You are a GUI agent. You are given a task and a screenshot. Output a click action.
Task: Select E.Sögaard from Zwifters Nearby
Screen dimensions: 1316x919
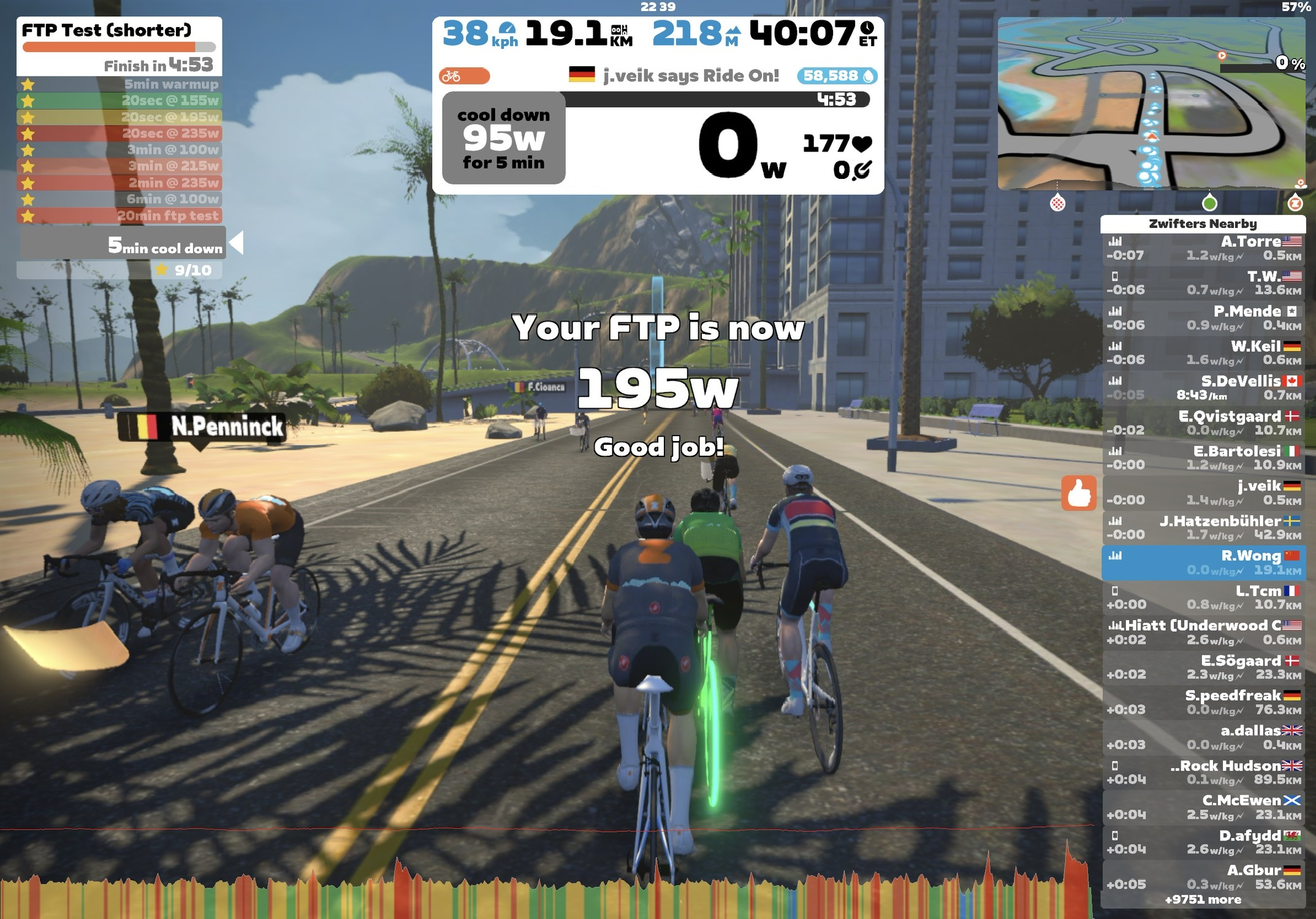coord(1203,667)
